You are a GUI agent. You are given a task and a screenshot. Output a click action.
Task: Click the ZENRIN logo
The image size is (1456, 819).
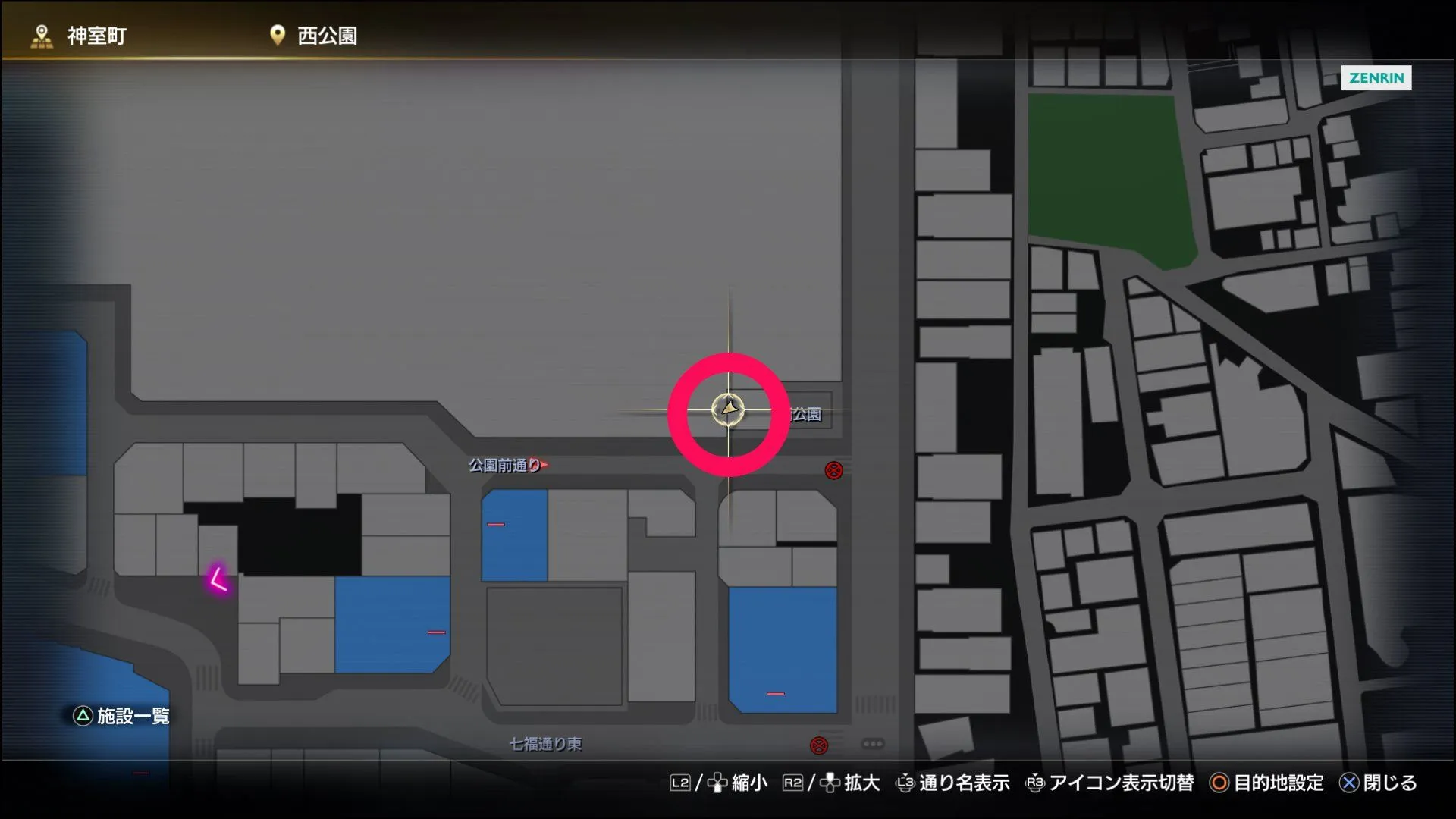pyautogui.click(x=1377, y=78)
